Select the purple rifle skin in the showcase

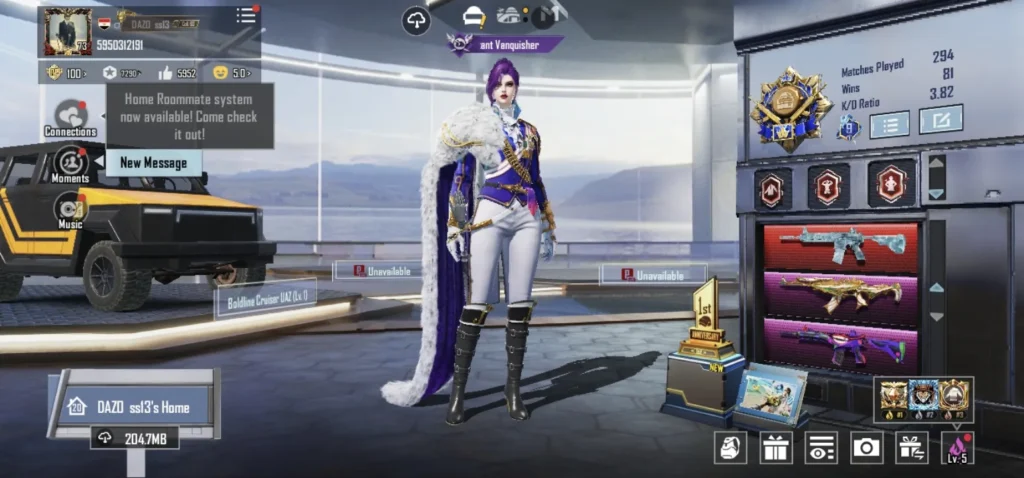coord(840,342)
